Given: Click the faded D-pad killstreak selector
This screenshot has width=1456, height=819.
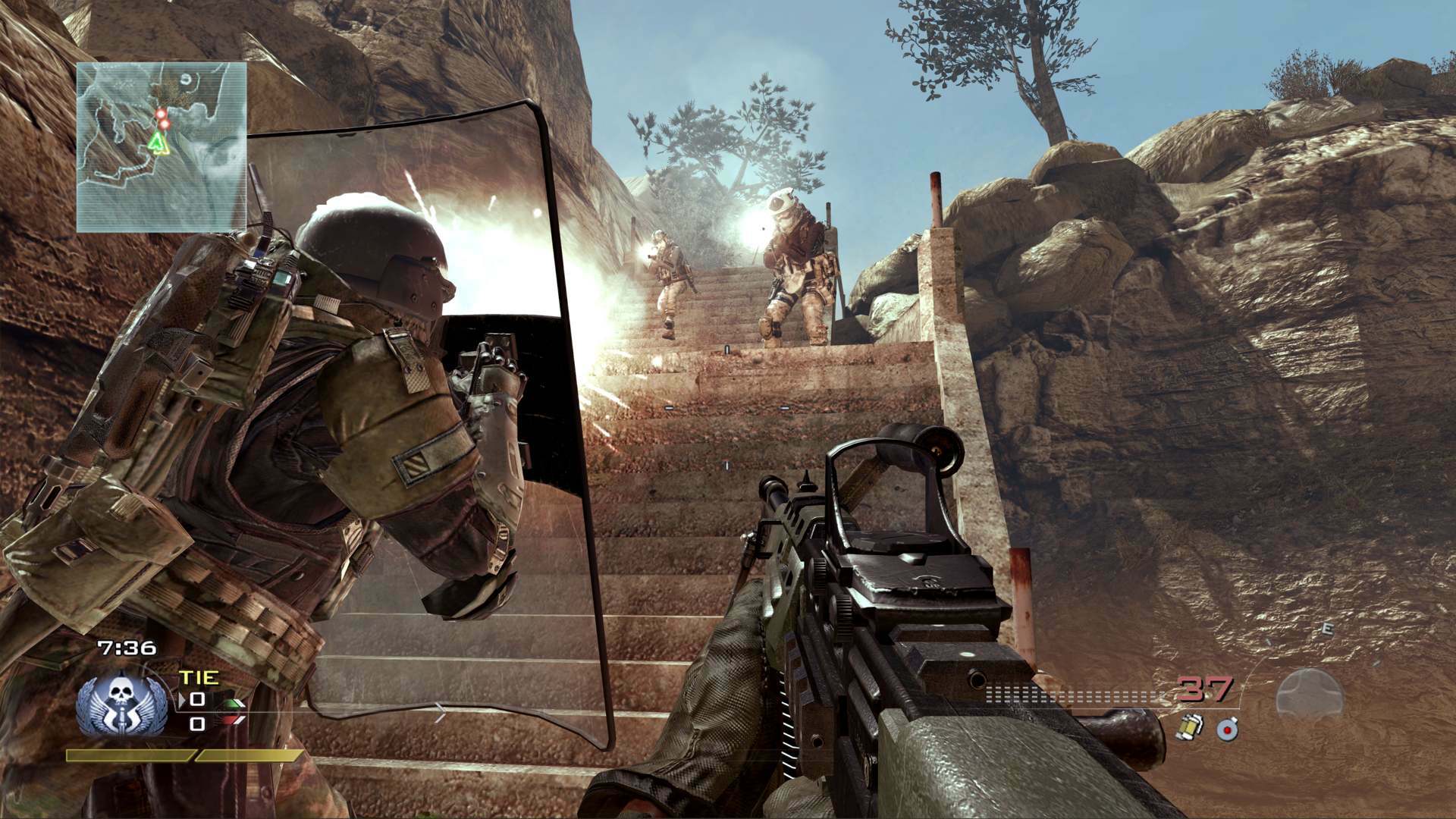Looking at the screenshot, I should click(x=1310, y=695).
